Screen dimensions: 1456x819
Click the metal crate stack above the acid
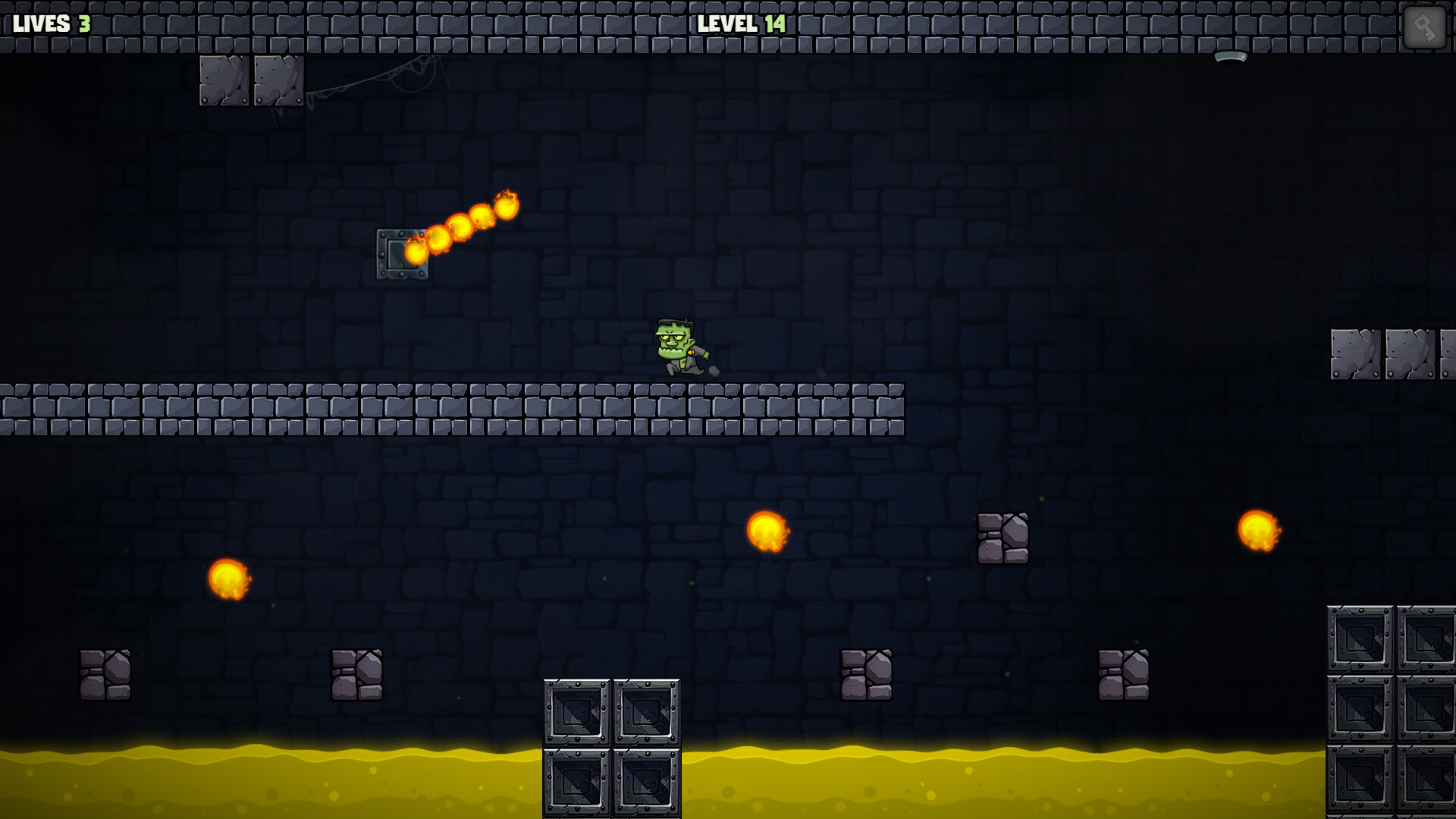point(610,747)
